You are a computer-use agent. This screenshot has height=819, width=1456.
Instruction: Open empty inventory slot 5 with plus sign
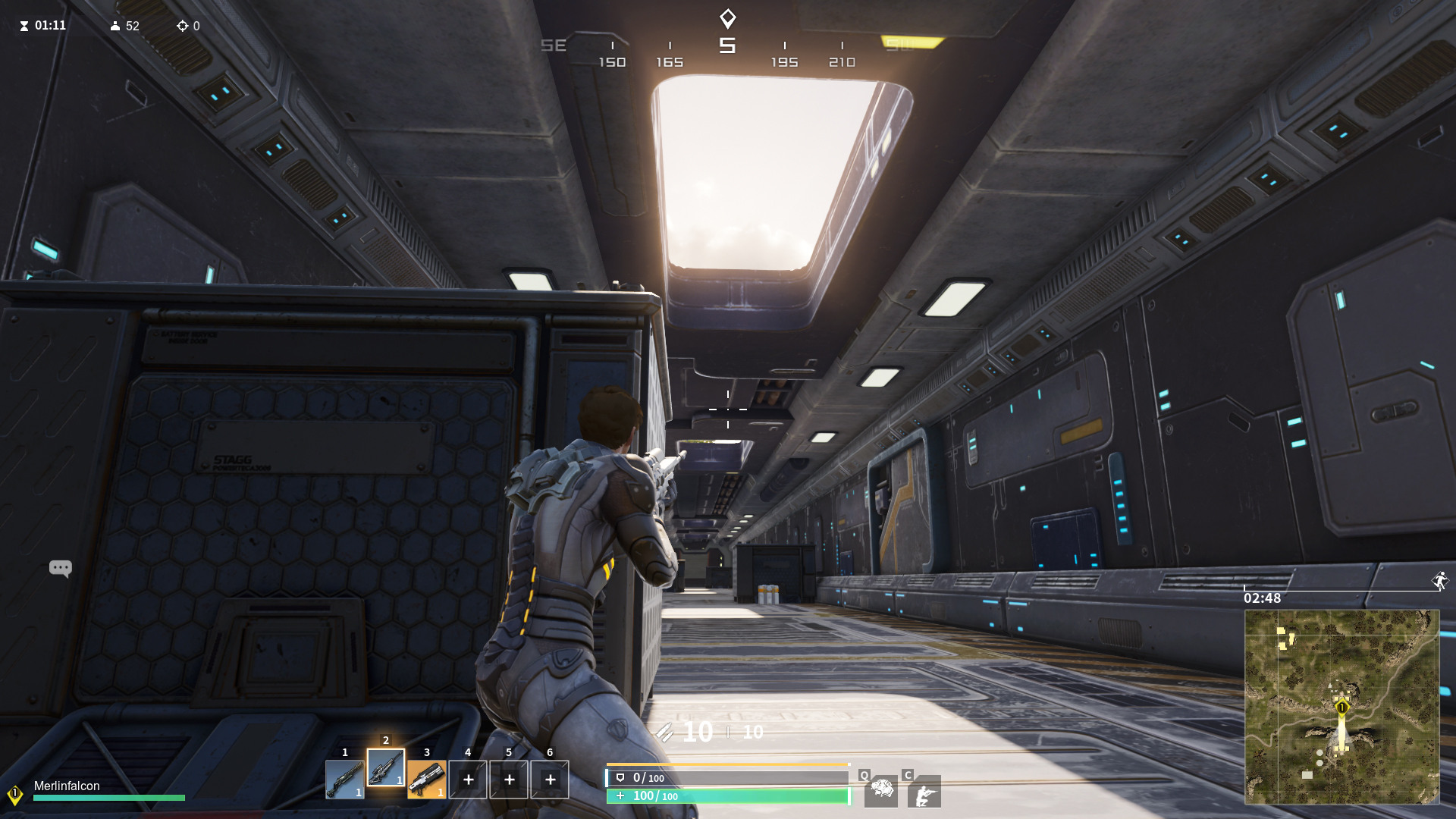509,780
